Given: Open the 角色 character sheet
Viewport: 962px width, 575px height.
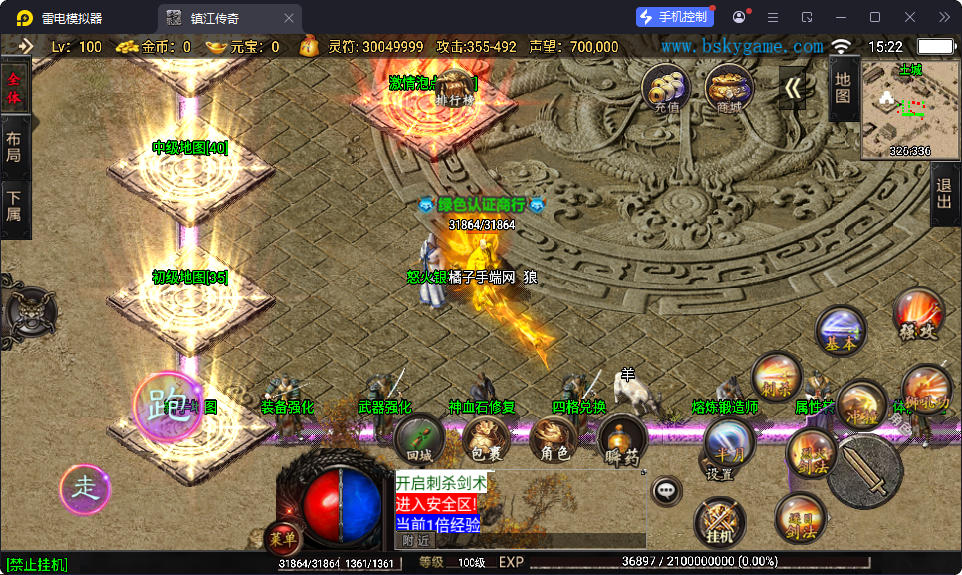Looking at the screenshot, I should click(x=554, y=440).
